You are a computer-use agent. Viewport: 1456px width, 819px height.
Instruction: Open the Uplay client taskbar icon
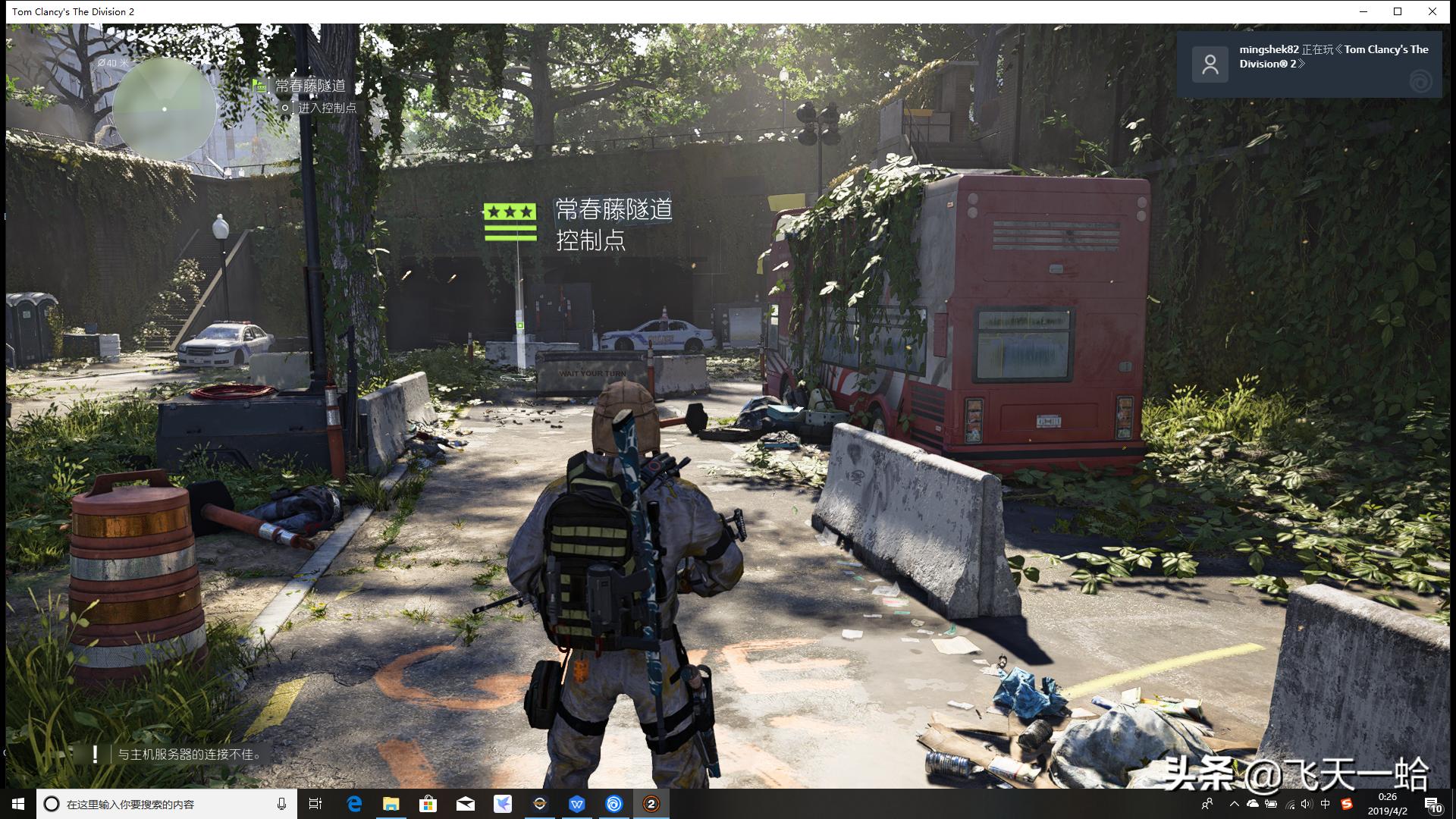(614, 803)
